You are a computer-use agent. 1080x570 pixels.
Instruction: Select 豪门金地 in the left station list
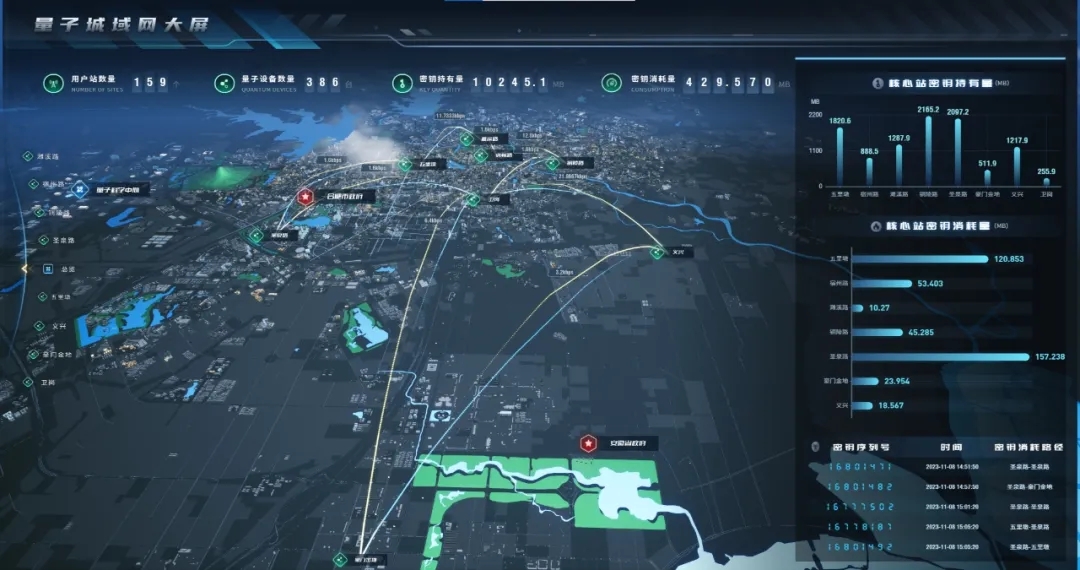pyautogui.click(x=57, y=354)
